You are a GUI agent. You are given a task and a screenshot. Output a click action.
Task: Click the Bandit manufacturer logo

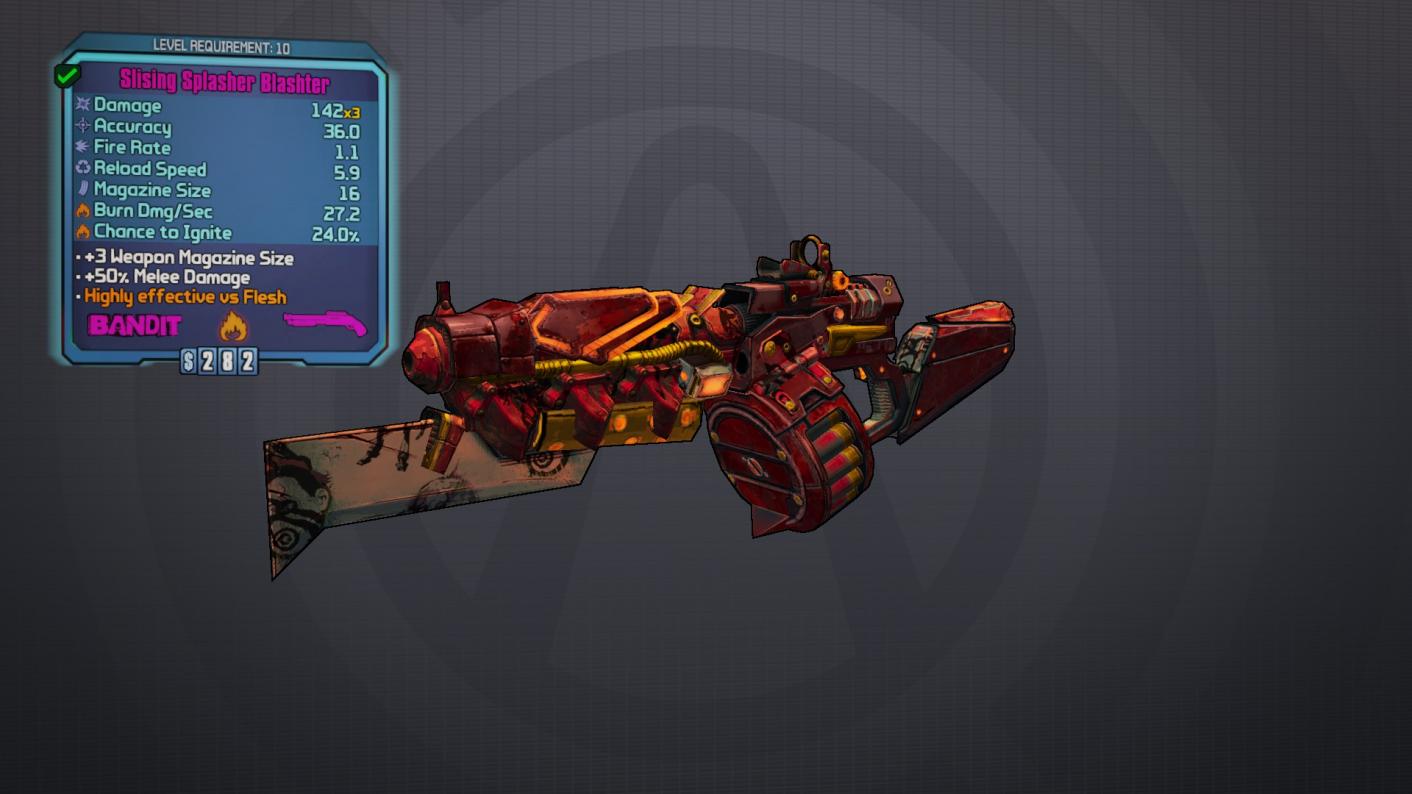(135, 325)
